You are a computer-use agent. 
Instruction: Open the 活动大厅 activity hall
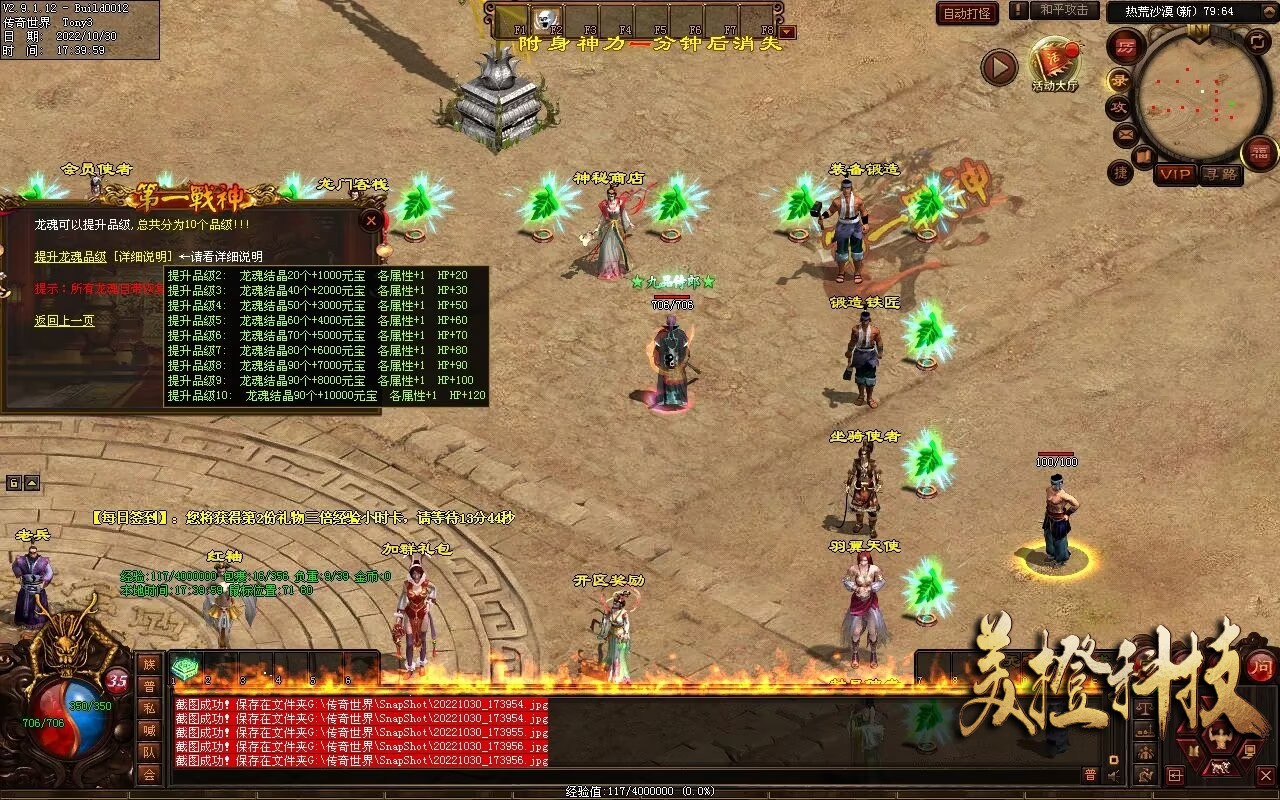pyautogui.click(x=1055, y=64)
